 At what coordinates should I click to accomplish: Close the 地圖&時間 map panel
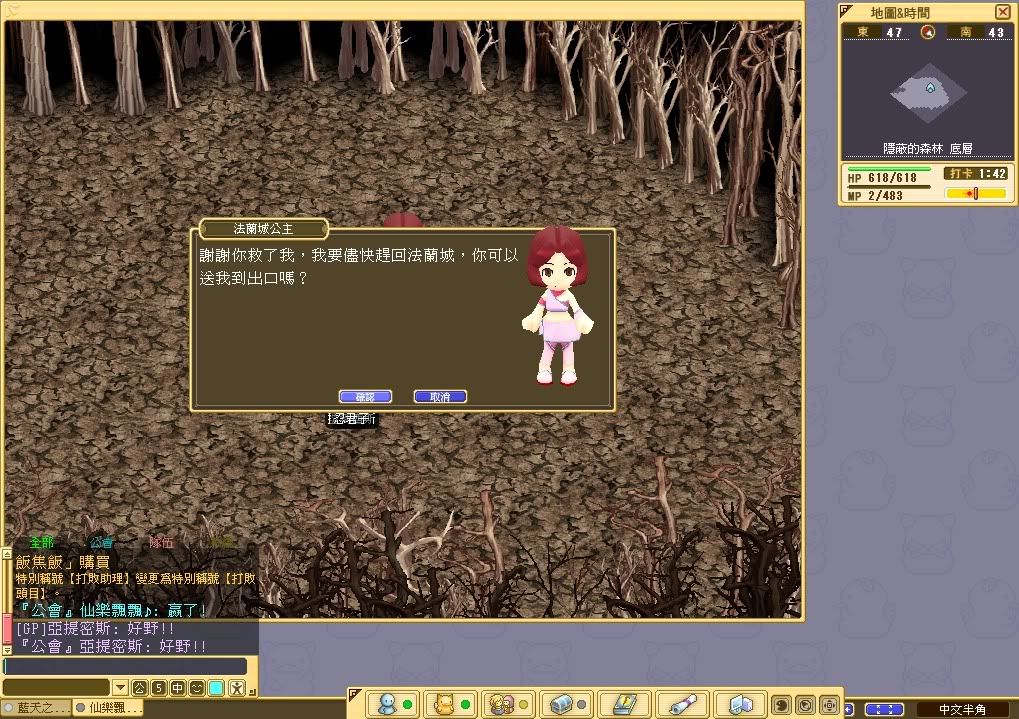[1002, 12]
